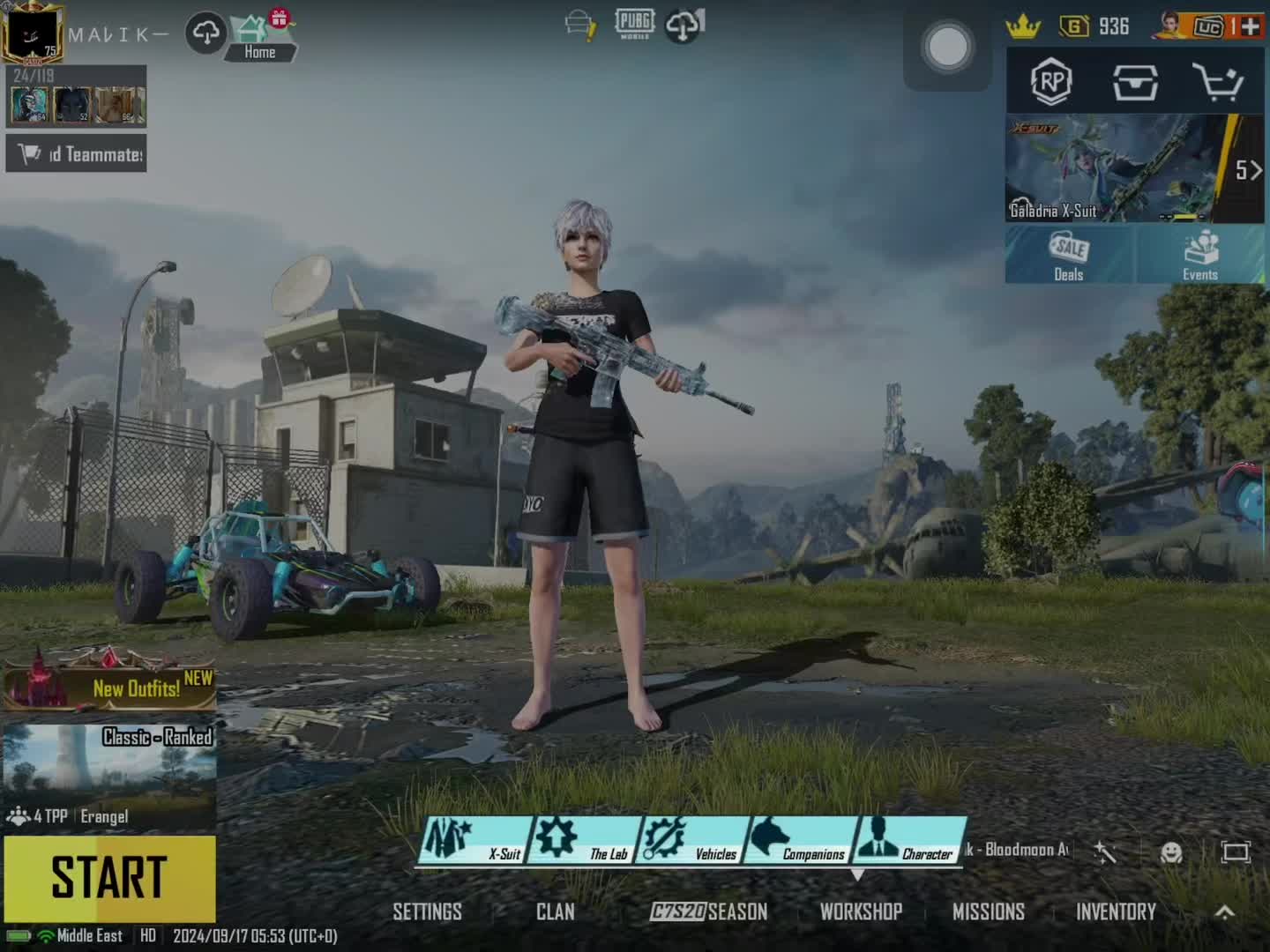
Task: Open the Settings menu
Action: click(427, 911)
